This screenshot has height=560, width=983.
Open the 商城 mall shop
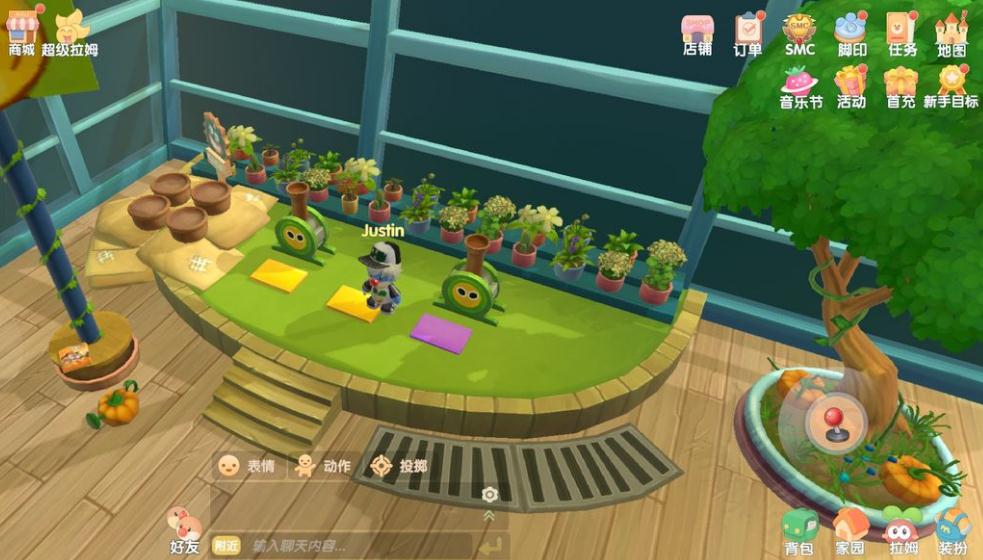point(21,30)
